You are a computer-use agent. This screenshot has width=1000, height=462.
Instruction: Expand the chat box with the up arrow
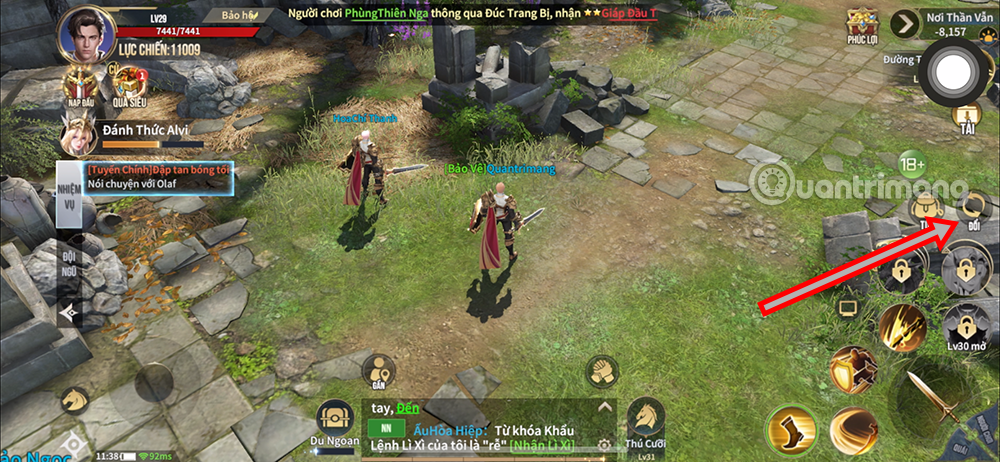pos(603,408)
